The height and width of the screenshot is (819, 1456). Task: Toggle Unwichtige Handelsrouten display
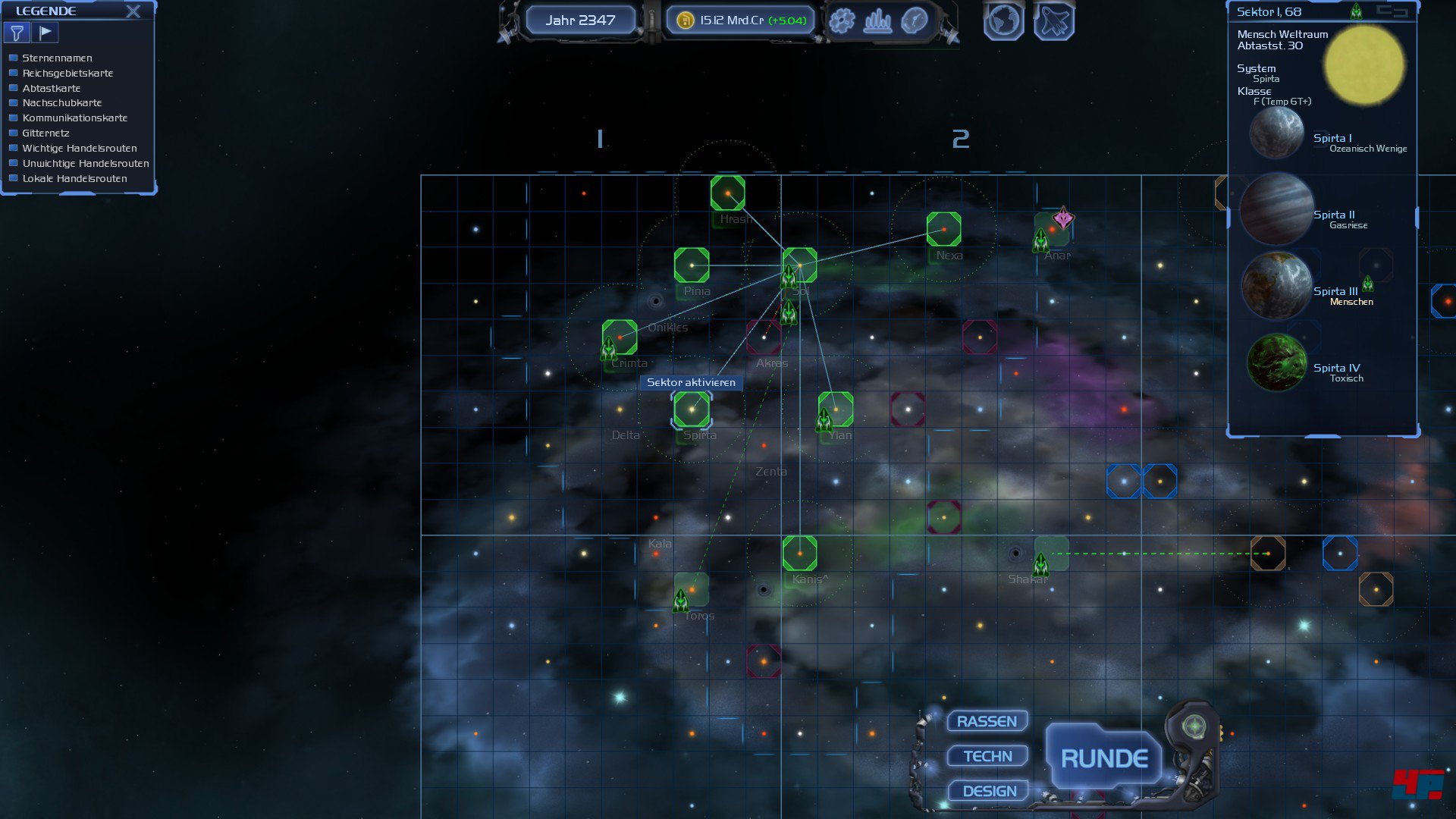click(x=13, y=163)
